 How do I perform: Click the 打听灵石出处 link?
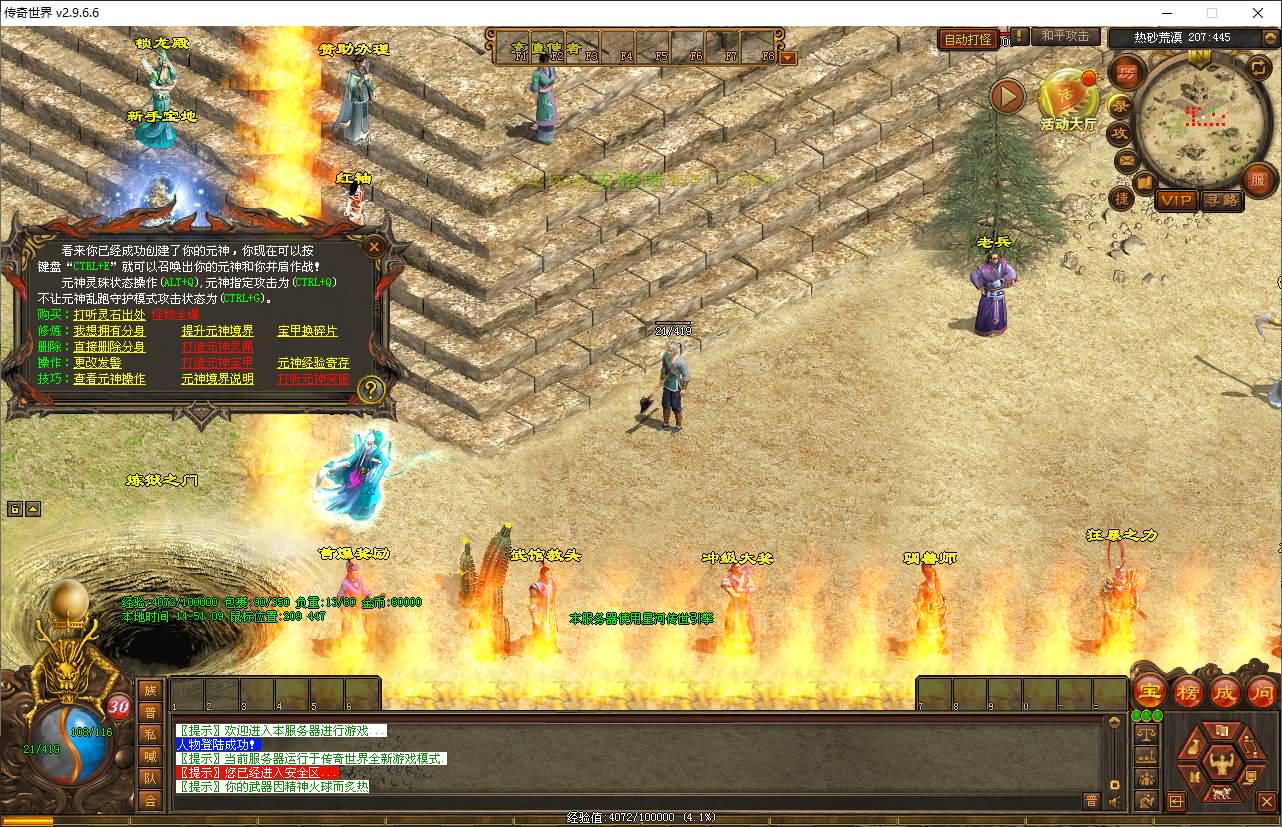109,315
